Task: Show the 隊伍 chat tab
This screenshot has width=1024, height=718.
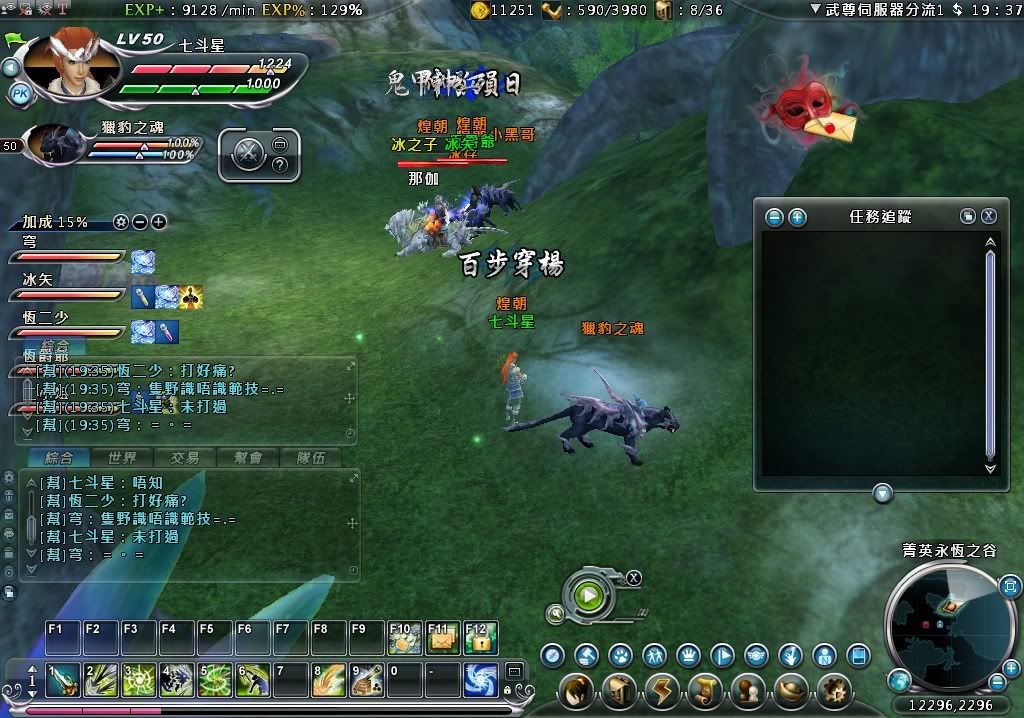Action: [x=309, y=458]
